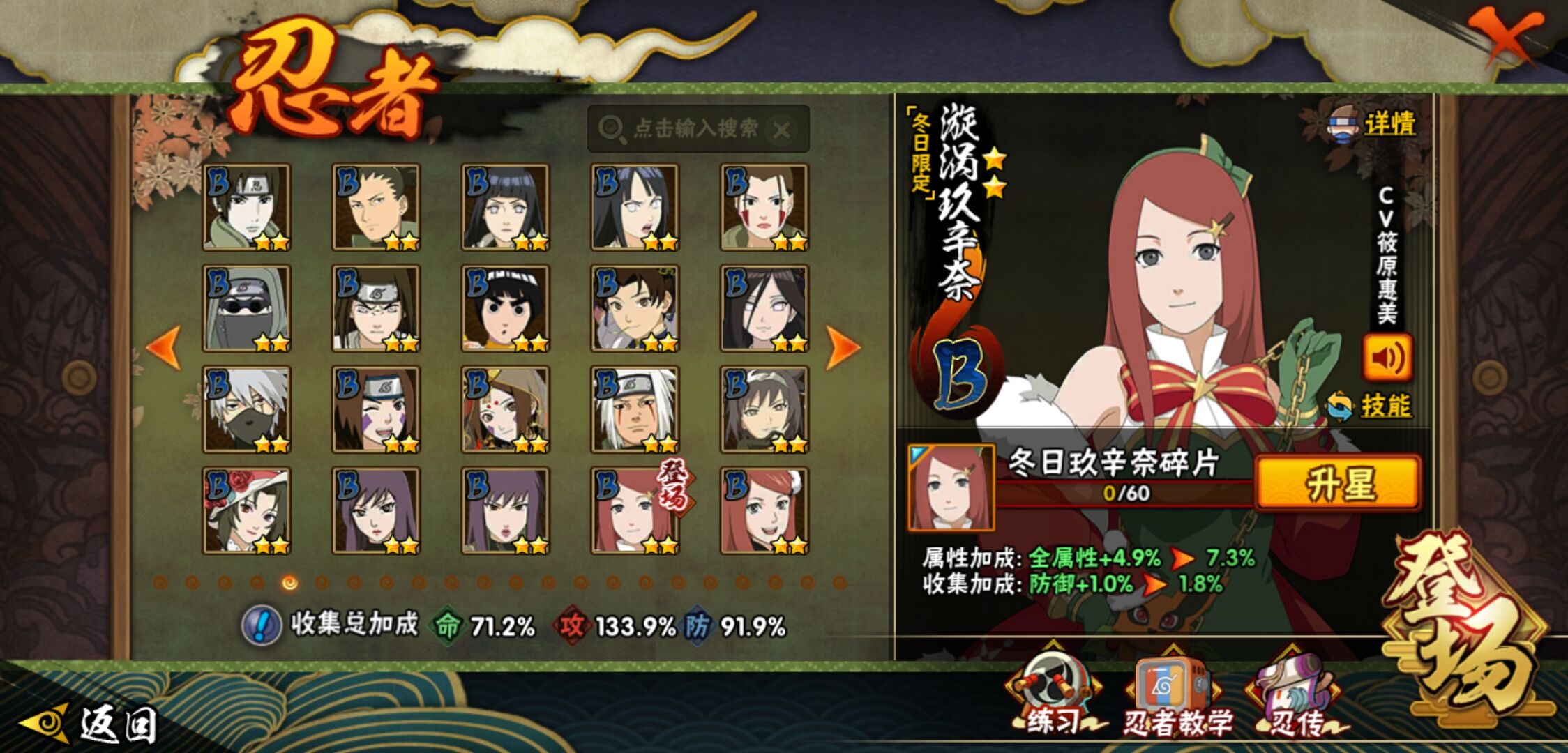The height and width of the screenshot is (753, 1568).
Task: Choose 登场 to deploy this ninja
Action: pyautogui.click(x=1465, y=627)
